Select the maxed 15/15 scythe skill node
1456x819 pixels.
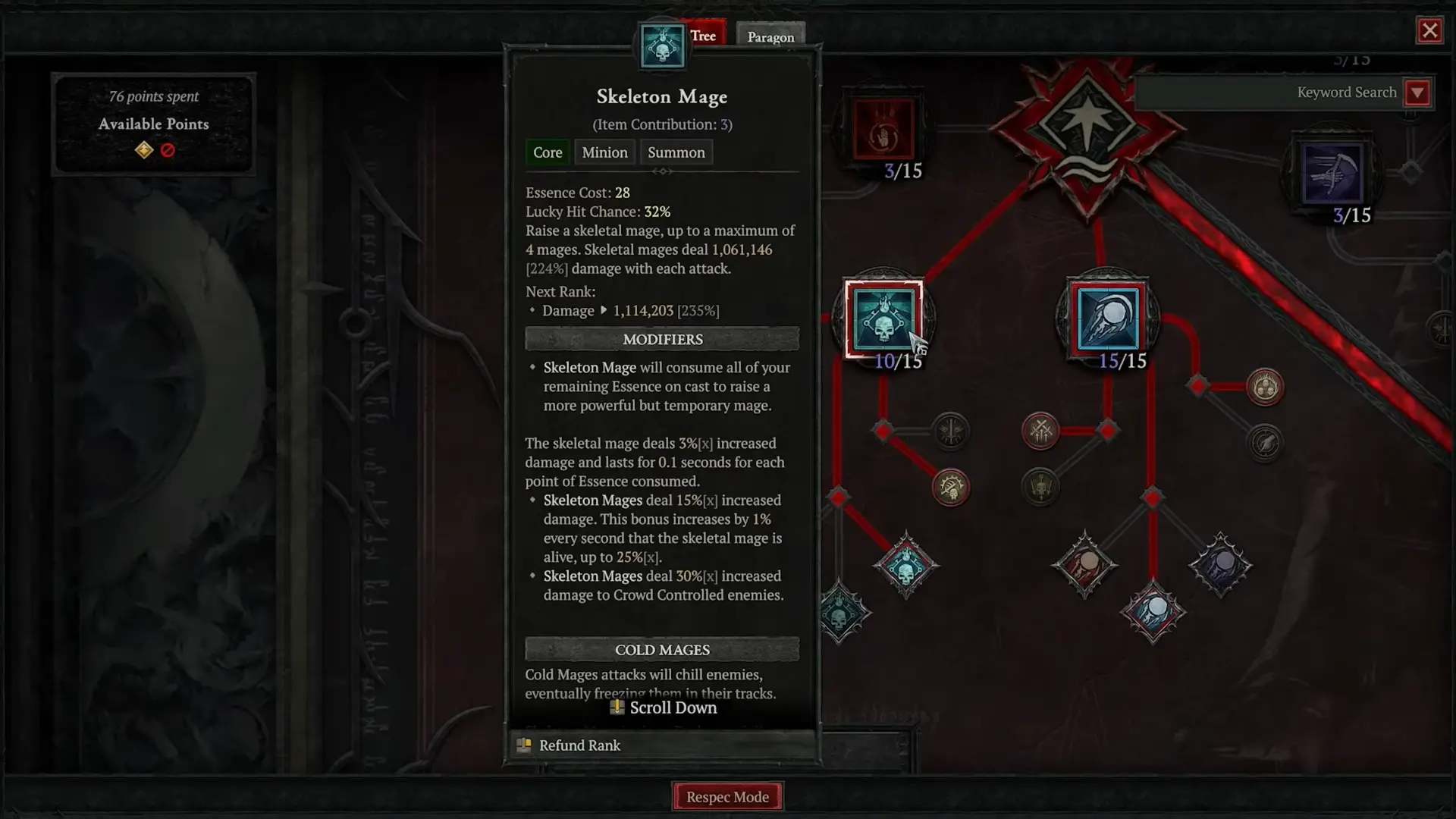[x=1107, y=318]
